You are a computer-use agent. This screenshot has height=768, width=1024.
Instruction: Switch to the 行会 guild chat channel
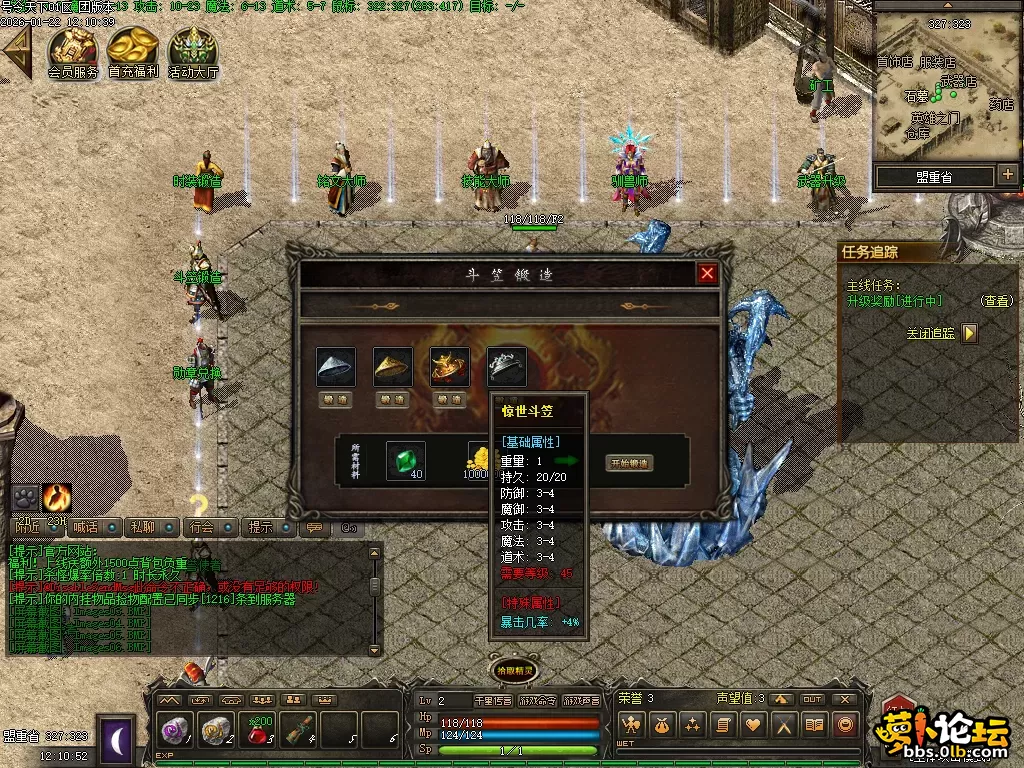tap(202, 527)
